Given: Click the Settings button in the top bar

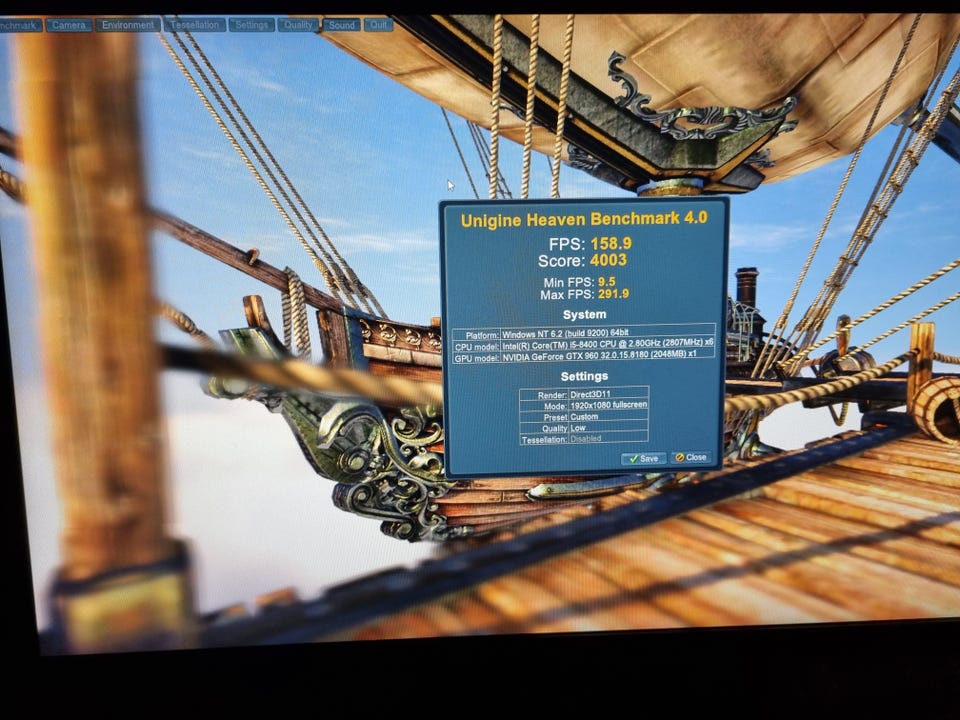Looking at the screenshot, I should click(x=251, y=25).
